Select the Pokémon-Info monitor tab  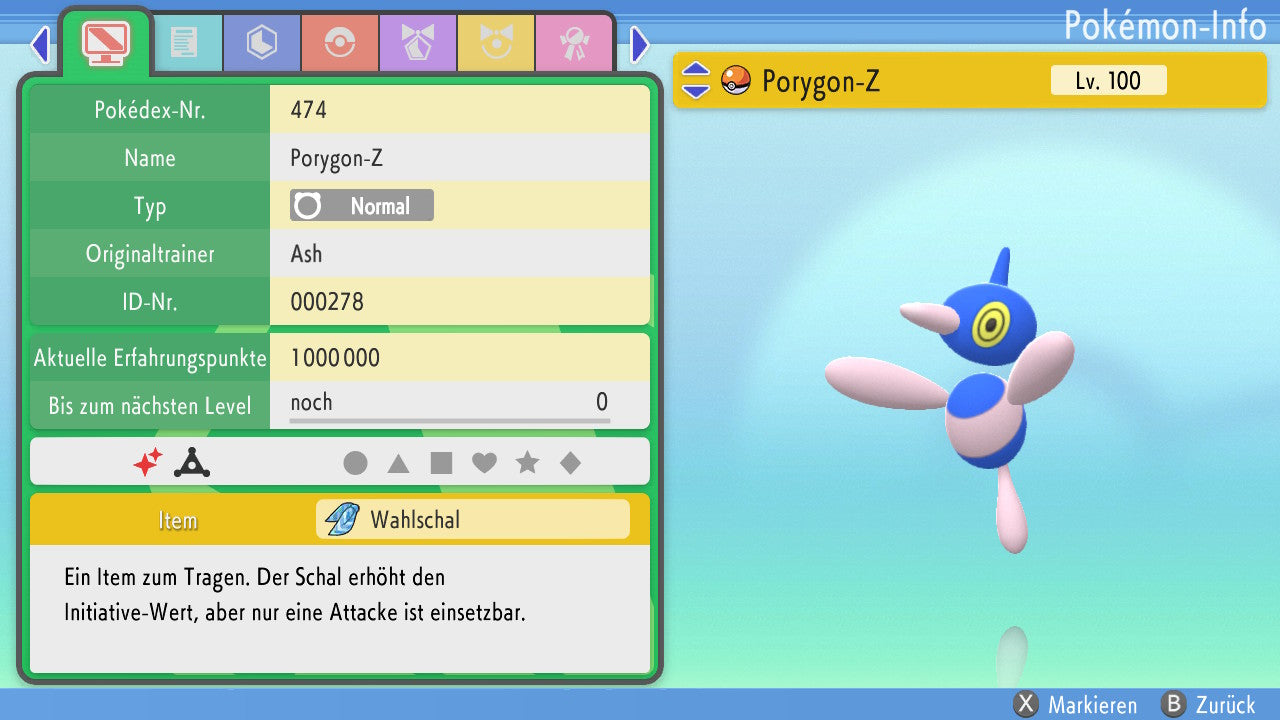coord(105,42)
